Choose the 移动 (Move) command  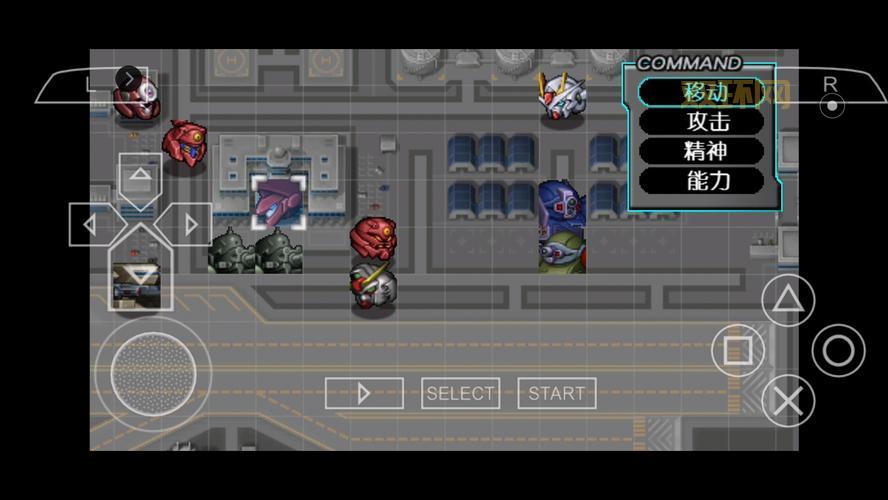(x=701, y=92)
